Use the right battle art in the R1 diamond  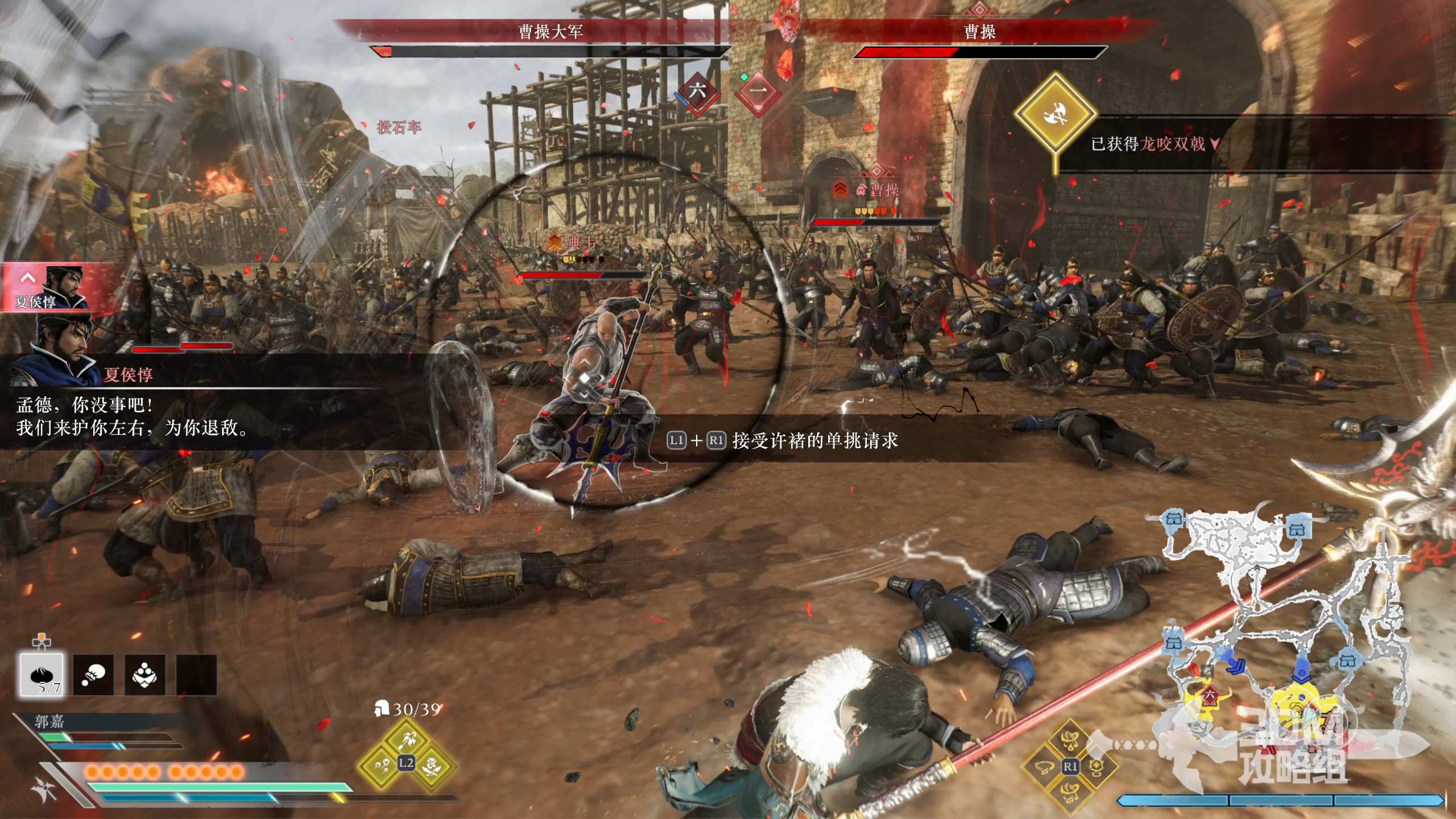tap(1096, 768)
